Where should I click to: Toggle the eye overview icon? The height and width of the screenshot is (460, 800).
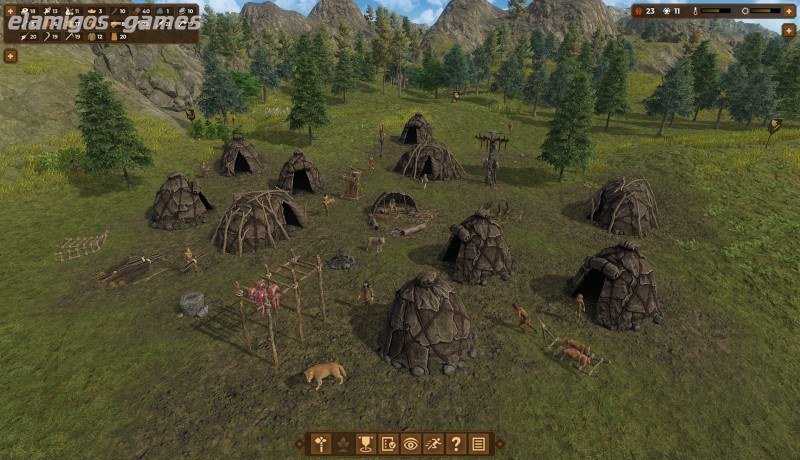click(x=411, y=444)
